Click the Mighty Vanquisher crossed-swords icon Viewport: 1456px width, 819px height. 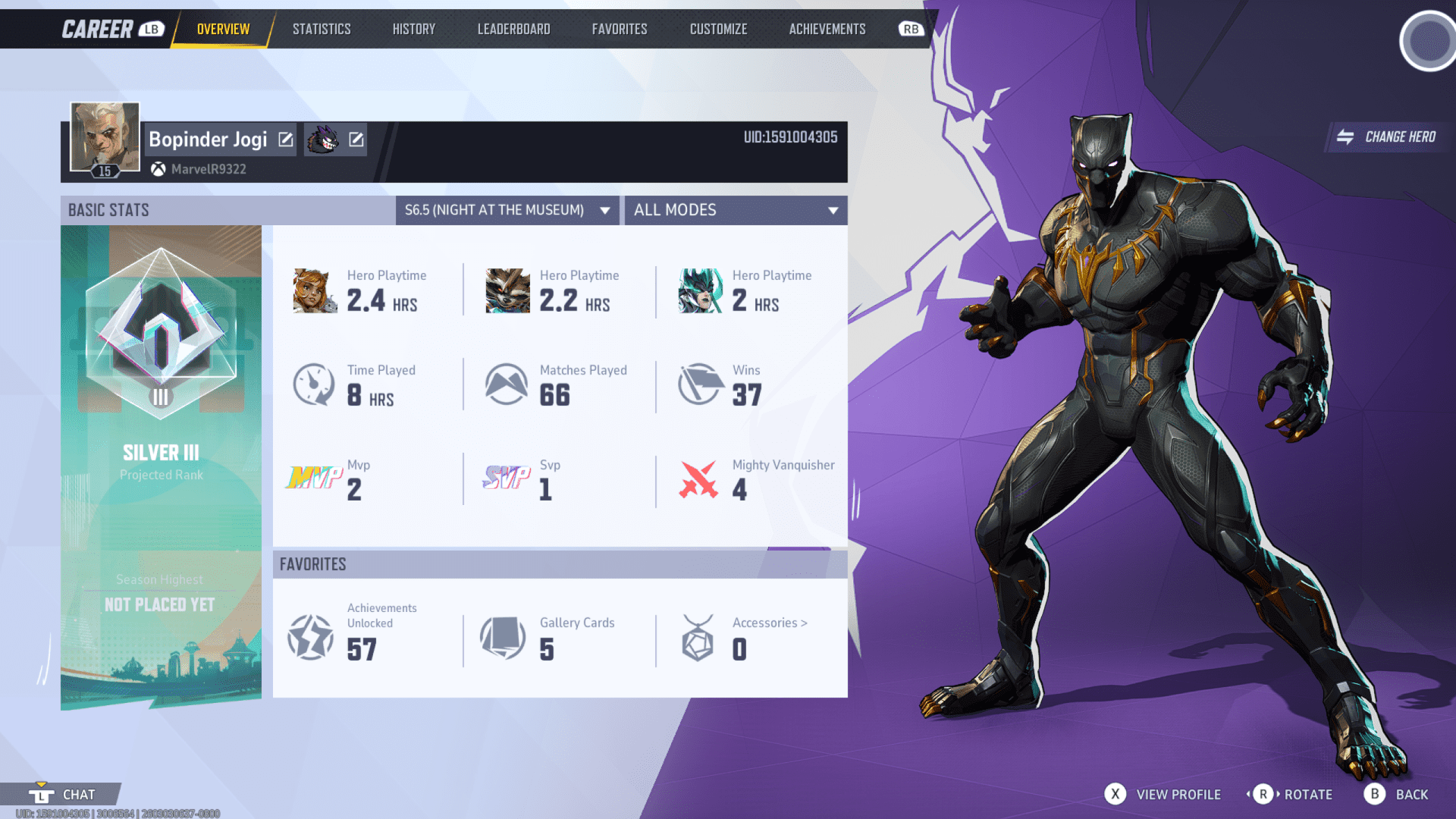pyautogui.click(x=699, y=478)
